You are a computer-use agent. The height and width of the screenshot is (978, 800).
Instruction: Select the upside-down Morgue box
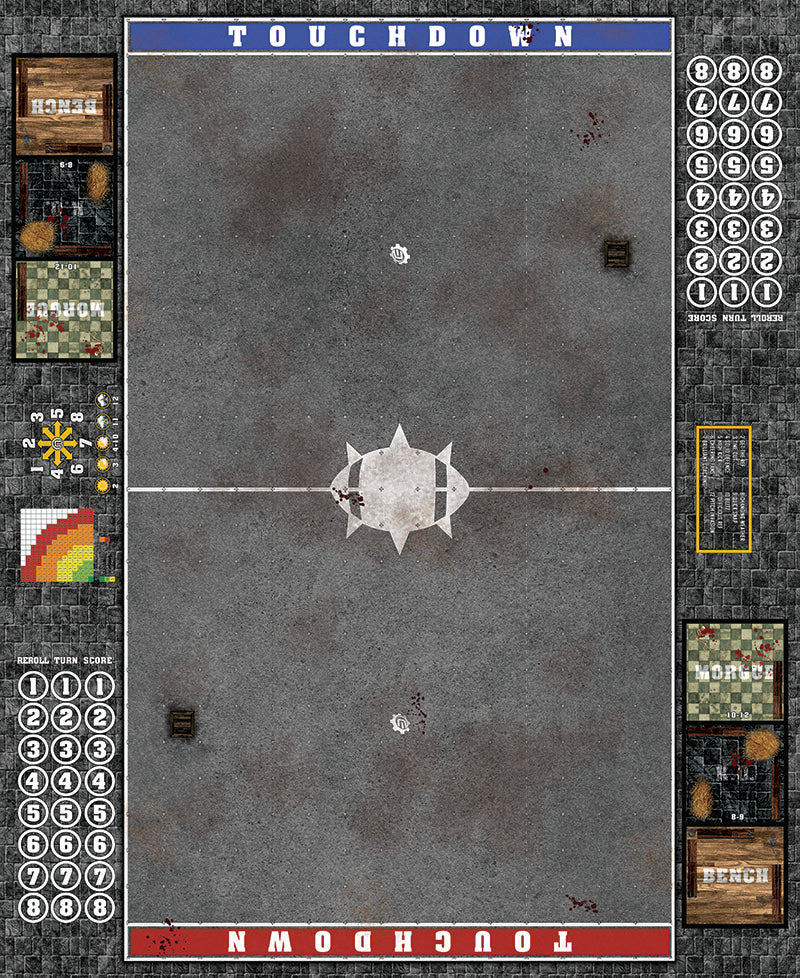tap(64, 310)
